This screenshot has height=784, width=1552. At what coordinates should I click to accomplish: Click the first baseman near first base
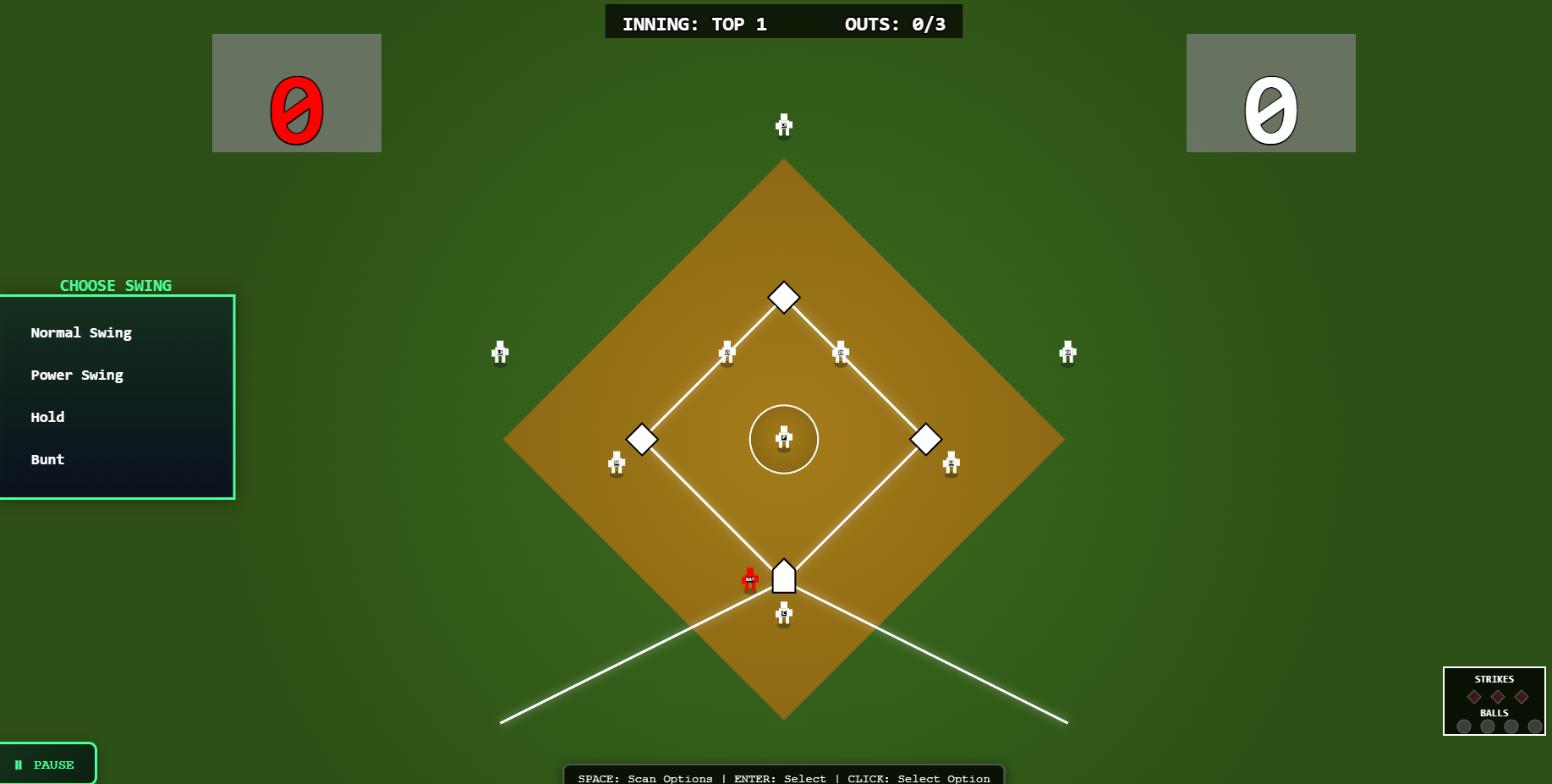pos(951,463)
